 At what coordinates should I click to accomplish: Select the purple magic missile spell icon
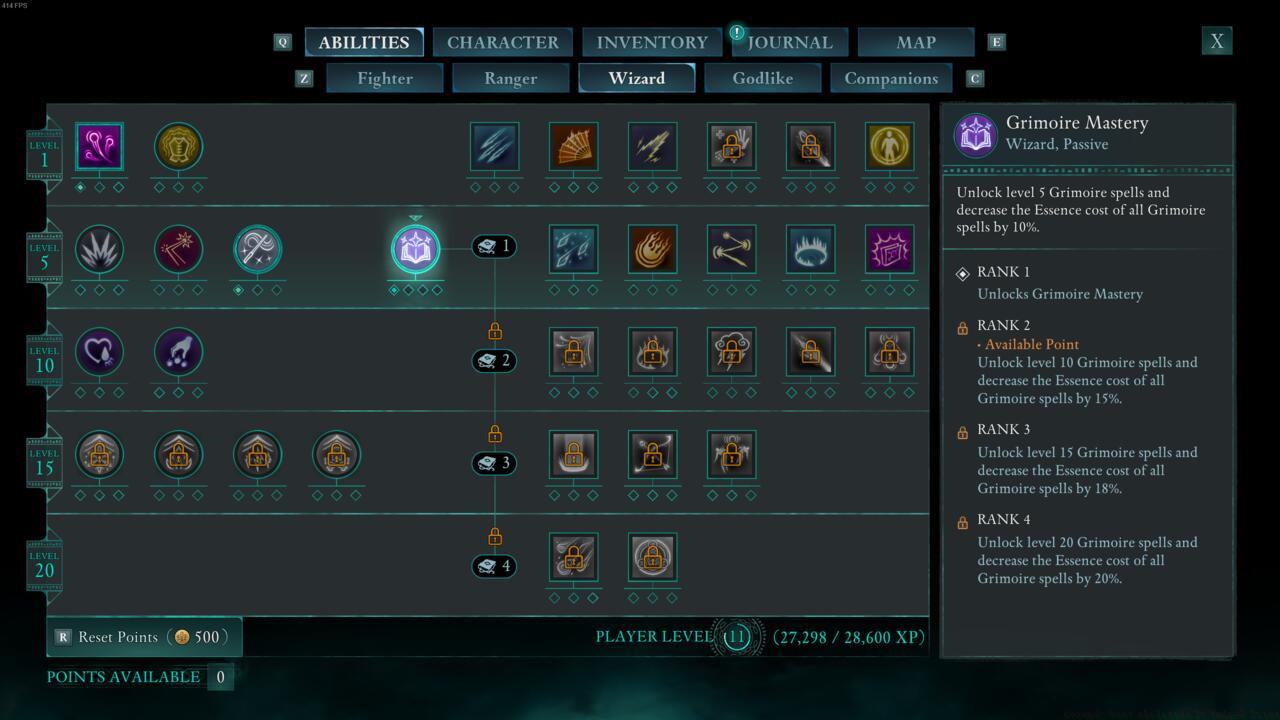[x=99, y=147]
